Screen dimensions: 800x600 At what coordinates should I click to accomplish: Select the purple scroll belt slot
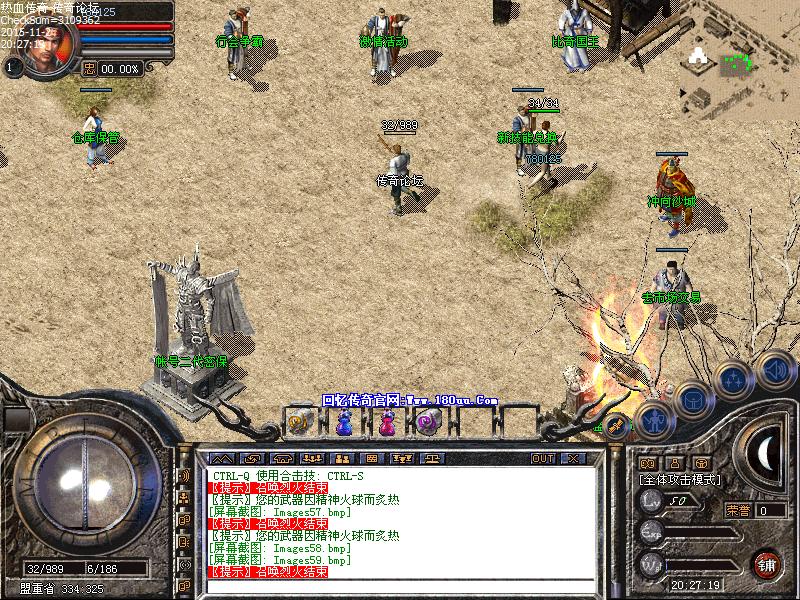pos(428,423)
